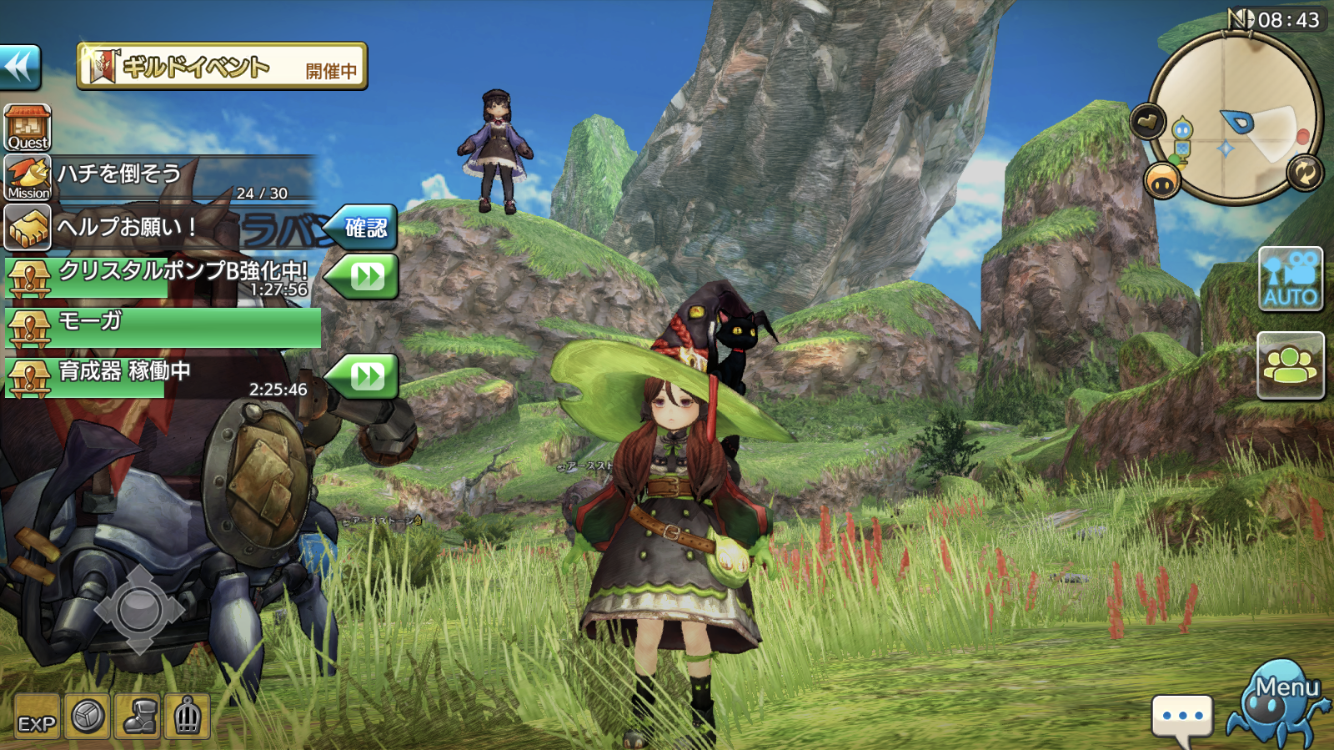This screenshot has width=1334, height=750.
Task: Open the Mission icon
Action: tap(28, 177)
